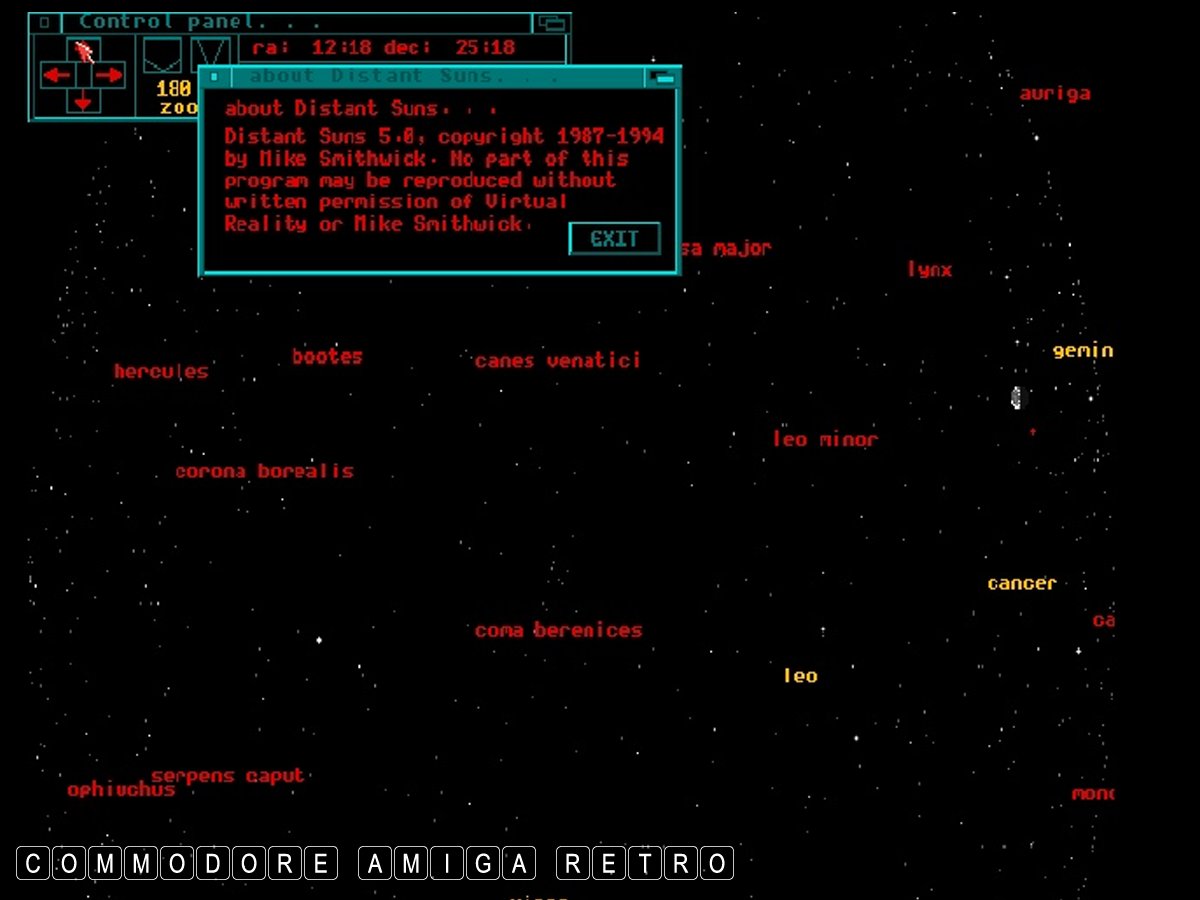Click the about window's depth gadget
The height and width of the screenshot is (900, 1200).
[x=663, y=77]
